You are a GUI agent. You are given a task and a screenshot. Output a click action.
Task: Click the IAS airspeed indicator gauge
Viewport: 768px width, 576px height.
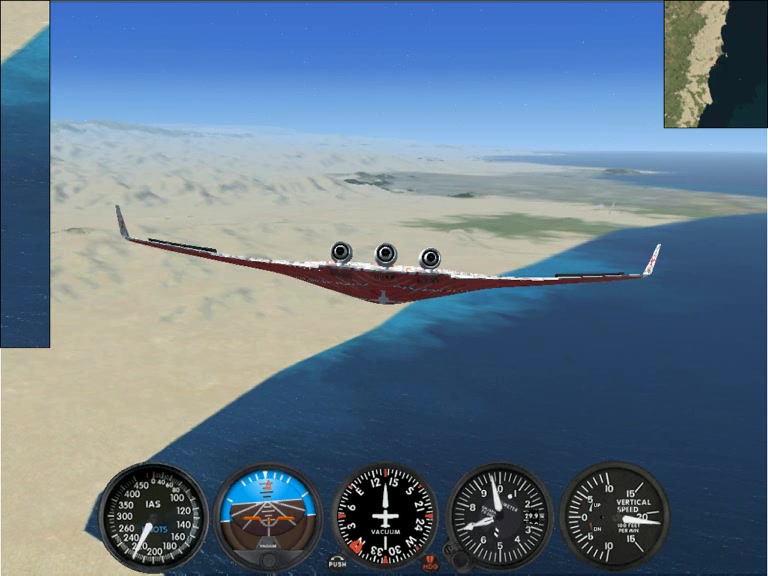[x=154, y=516]
